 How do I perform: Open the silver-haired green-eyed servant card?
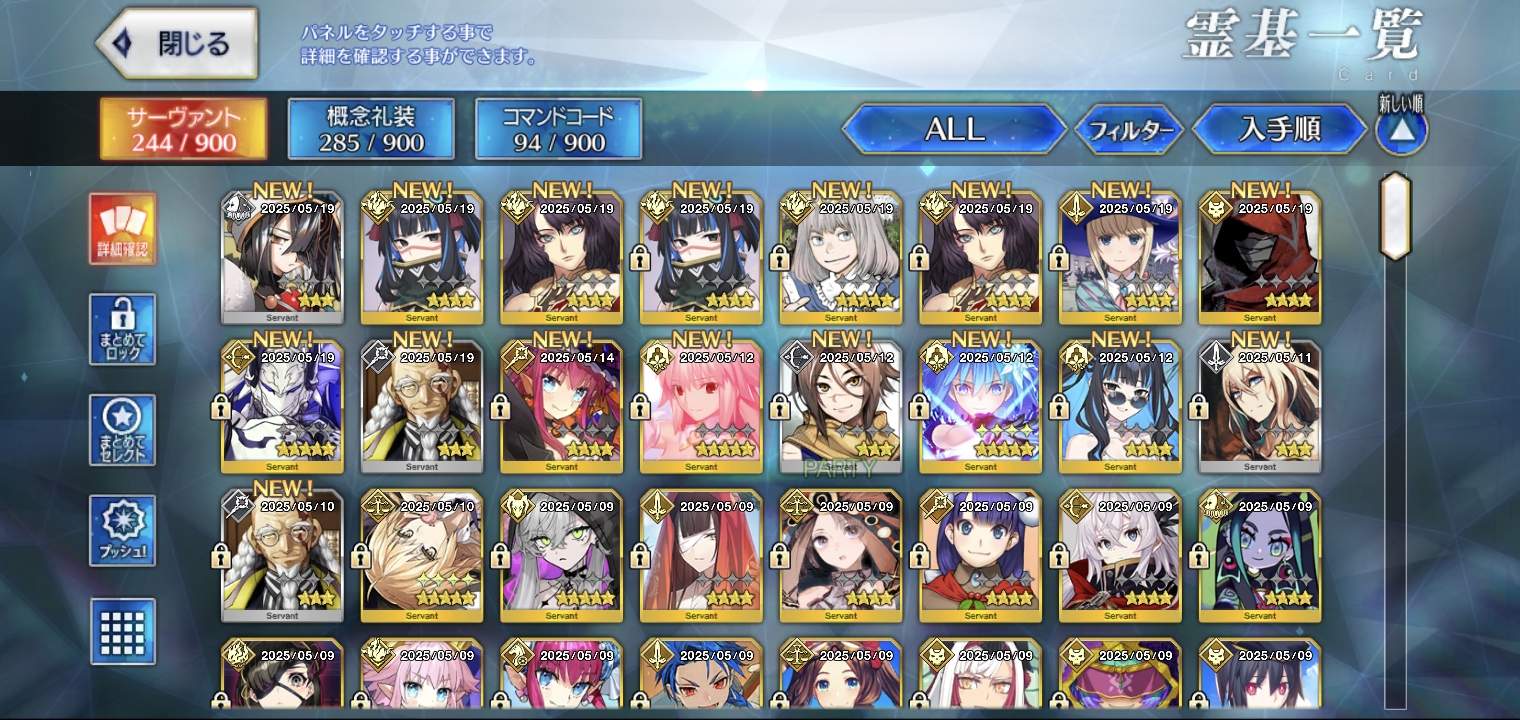point(561,555)
